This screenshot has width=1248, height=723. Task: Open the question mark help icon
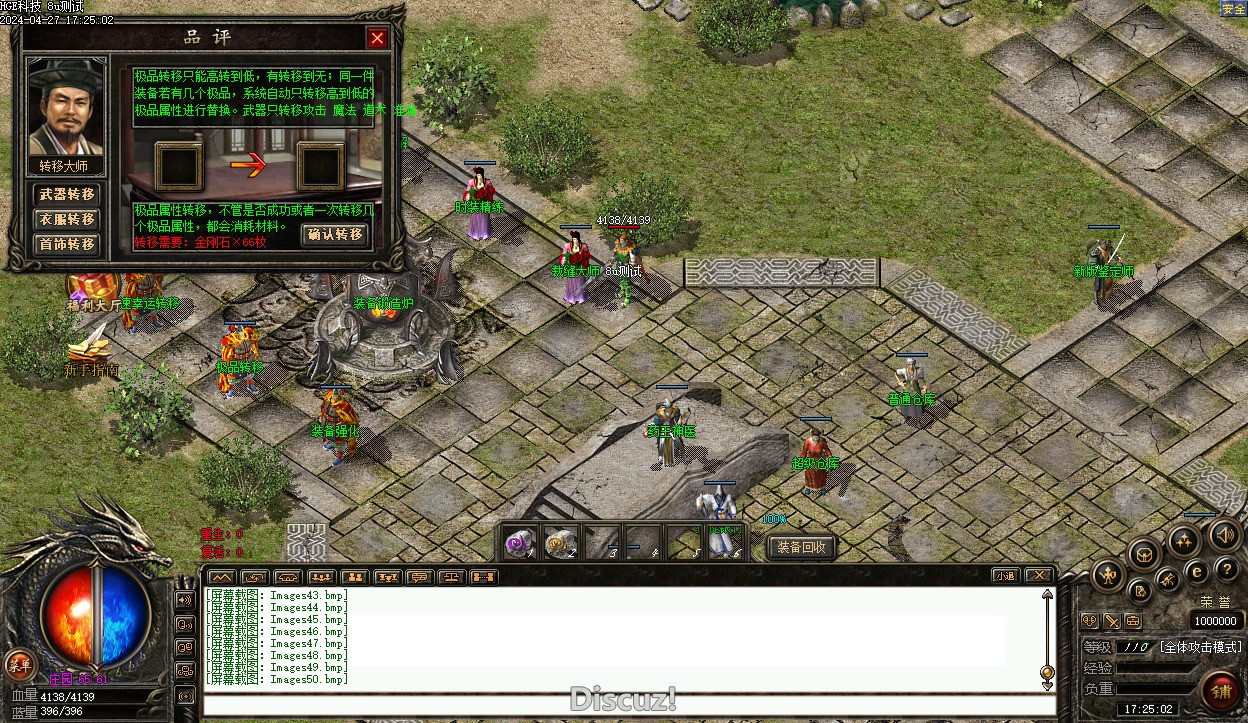[x=1227, y=569]
